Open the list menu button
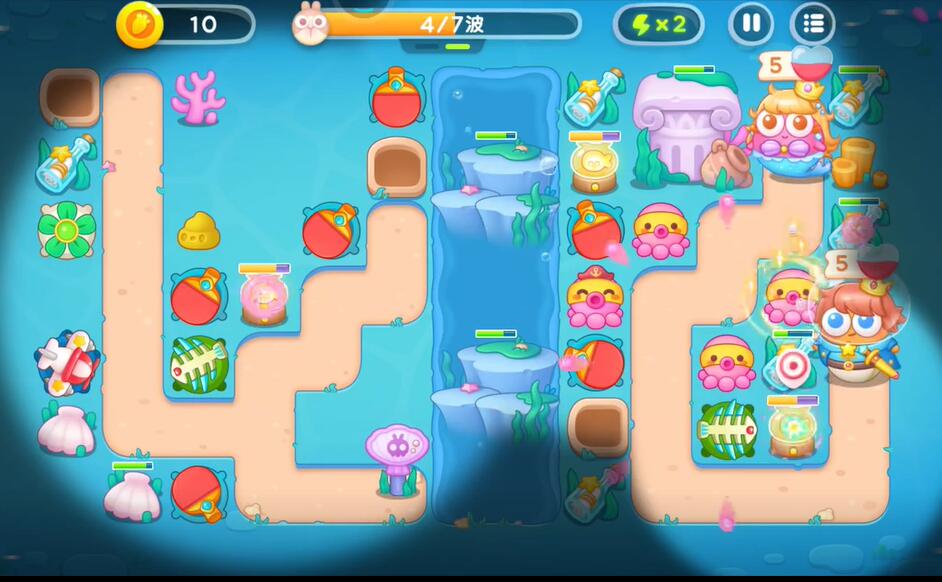The height and width of the screenshot is (582, 942). [813, 23]
